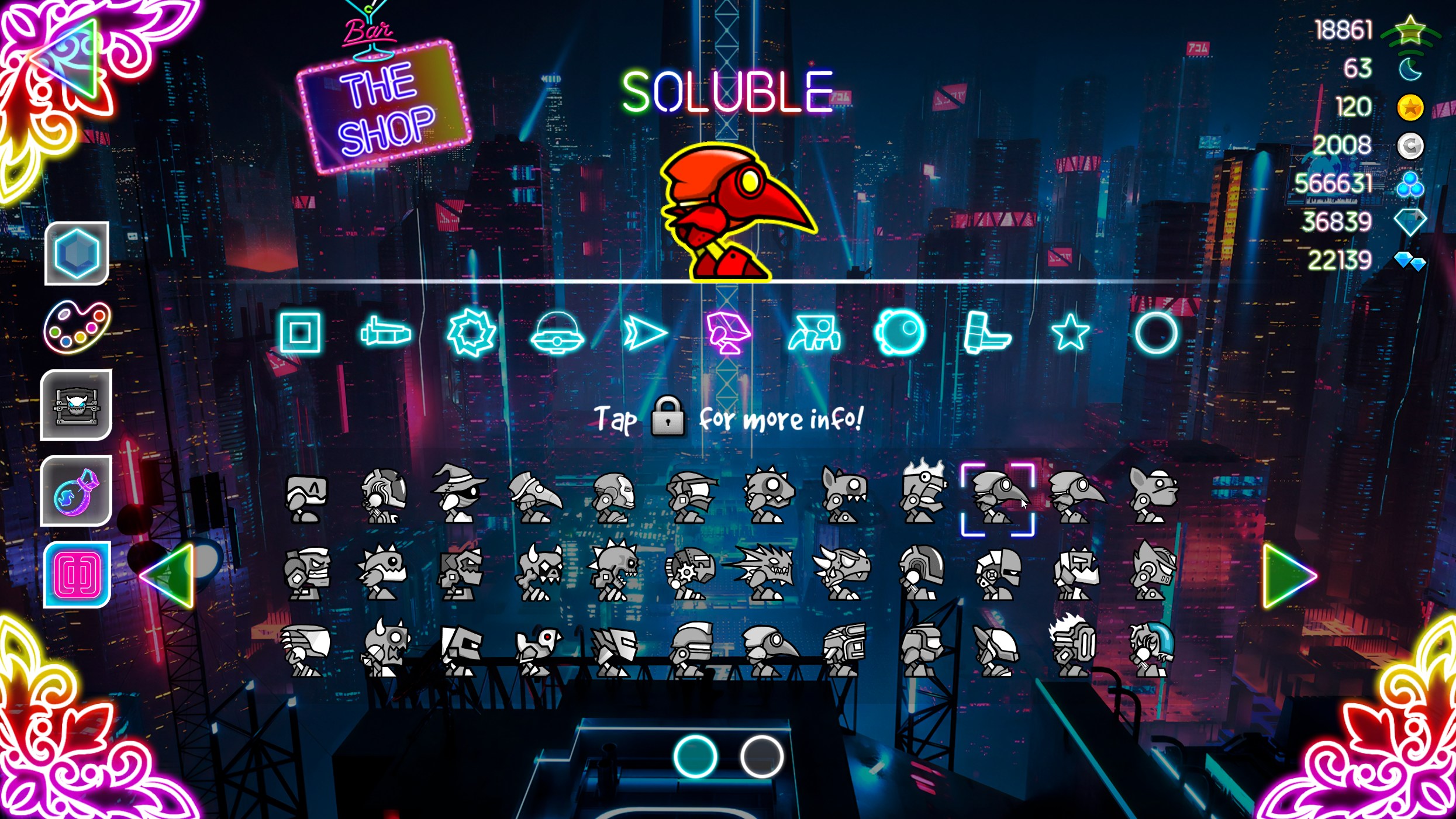Switch to the UFO icon category

557,334
